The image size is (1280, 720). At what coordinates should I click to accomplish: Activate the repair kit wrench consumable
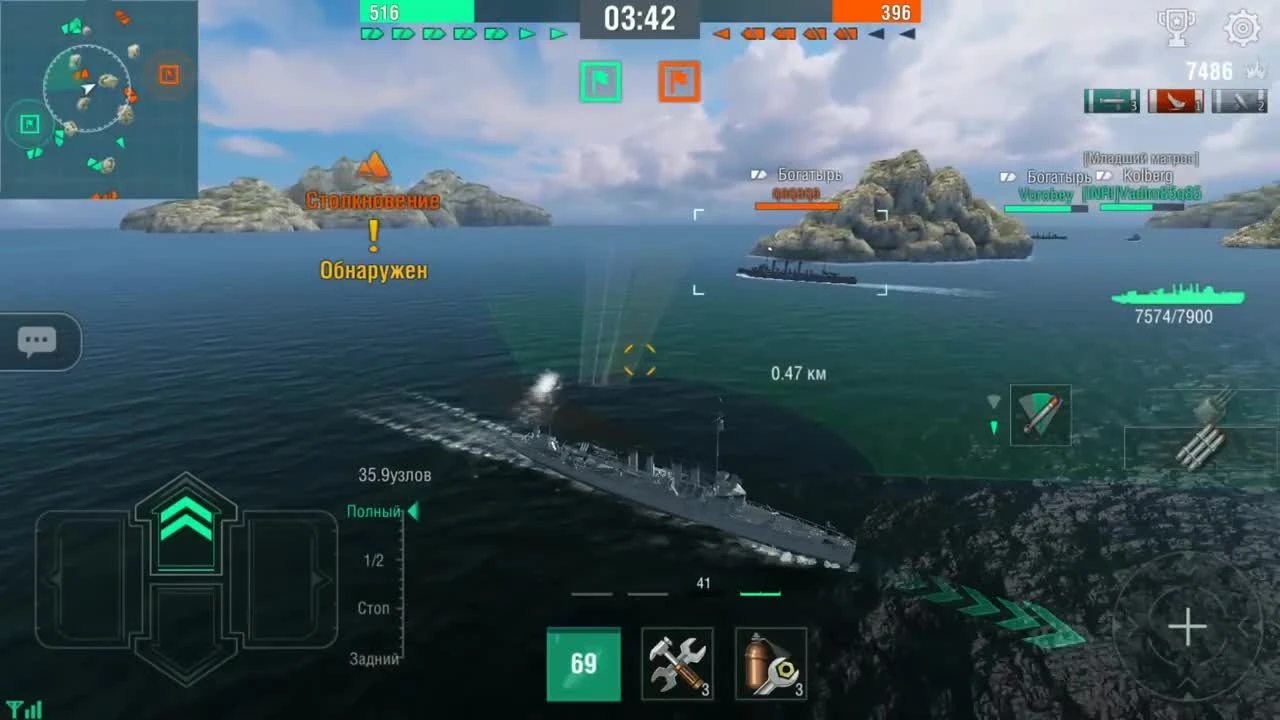tap(677, 663)
